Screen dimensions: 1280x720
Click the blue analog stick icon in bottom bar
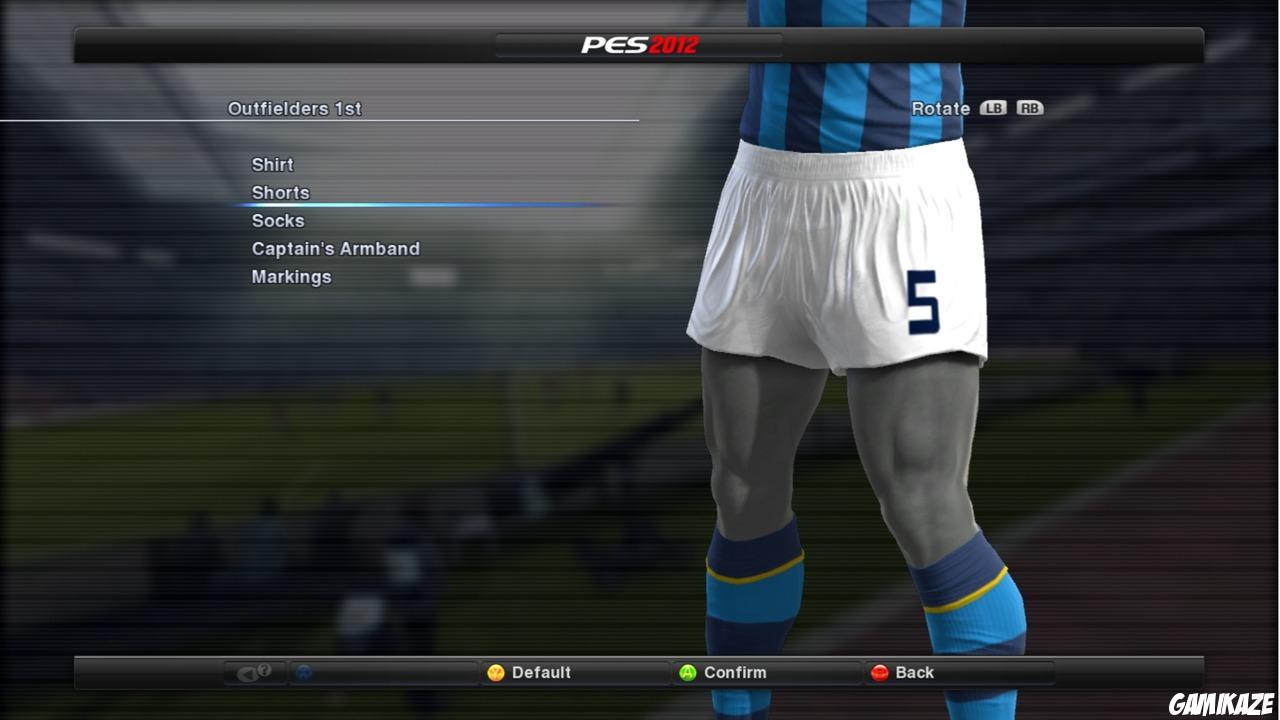[x=301, y=672]
